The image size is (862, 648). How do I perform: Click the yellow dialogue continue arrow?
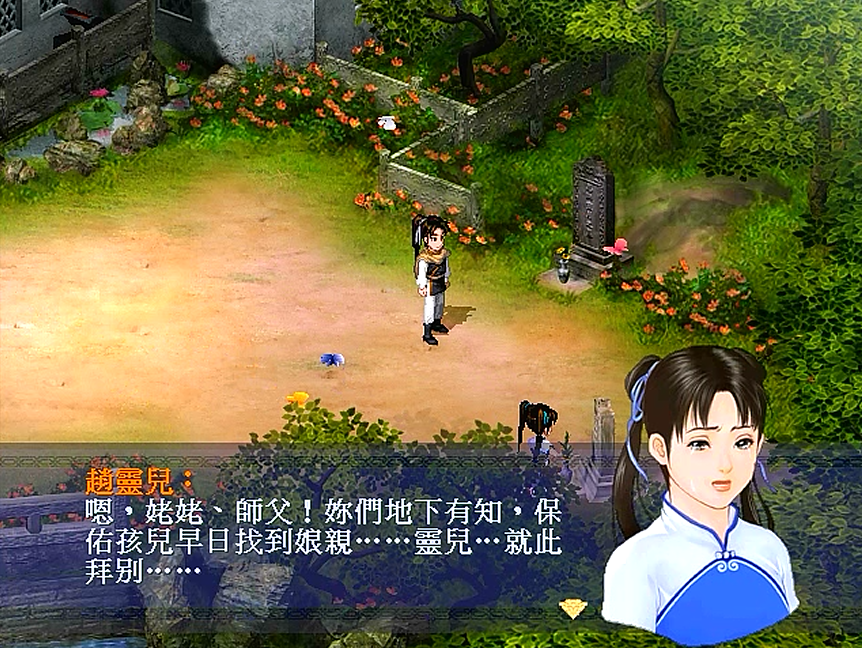572,607
